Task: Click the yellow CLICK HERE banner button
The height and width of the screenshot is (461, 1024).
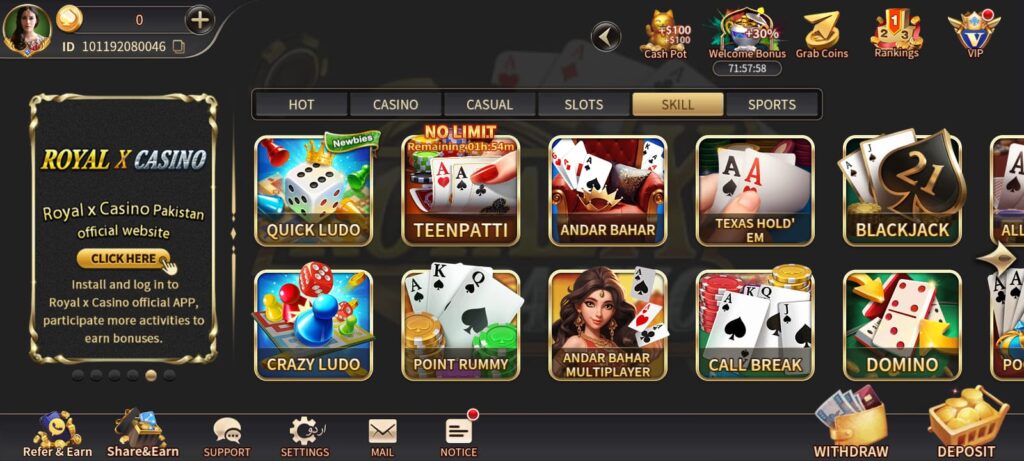Action: tap(123, 258)
